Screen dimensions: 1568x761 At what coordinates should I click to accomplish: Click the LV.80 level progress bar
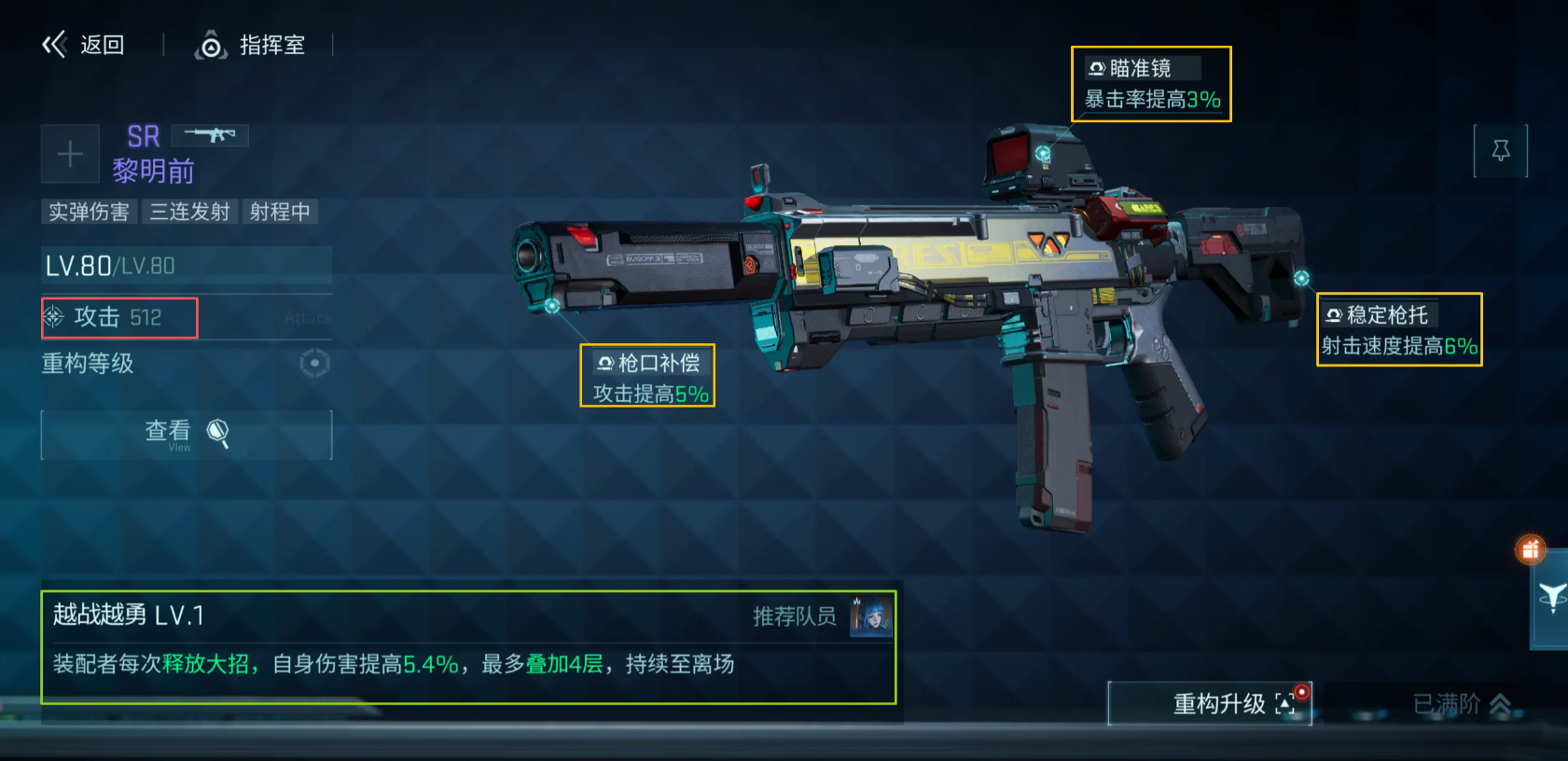coord(186,266)
